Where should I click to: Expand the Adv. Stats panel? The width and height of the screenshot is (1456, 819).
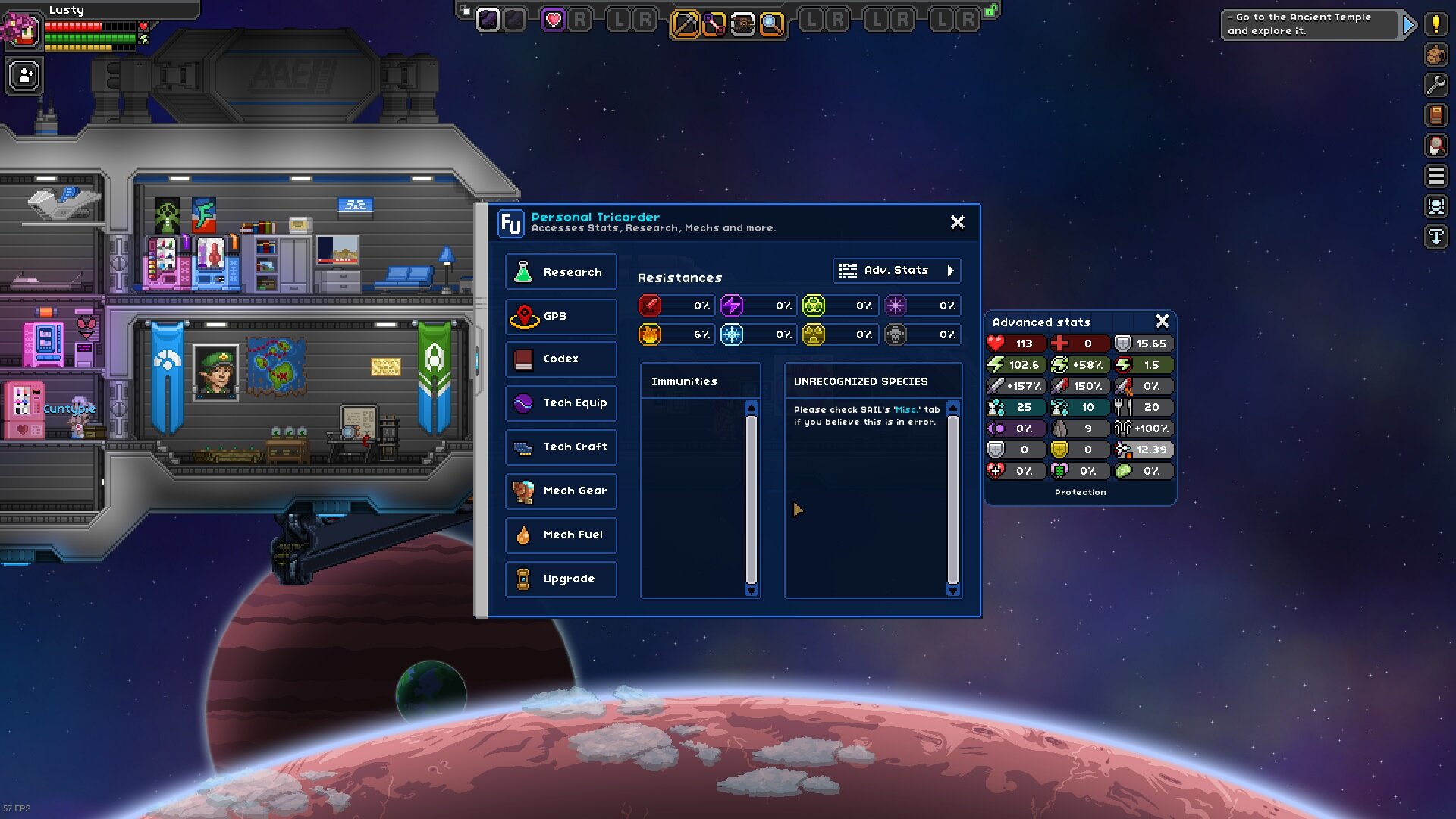pyautogui.click(x=896, y=270)
